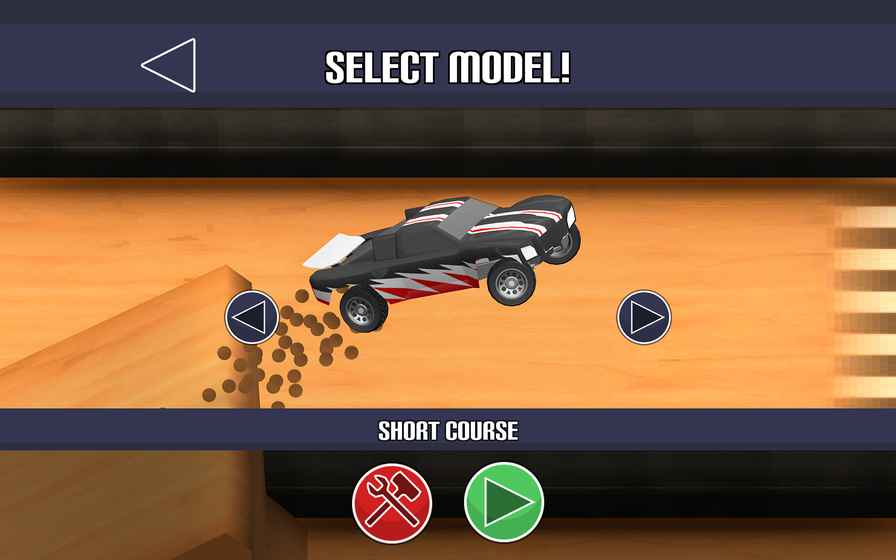Open the red tools upgrade button
Screen dimensions: 896x560
pos(392,502)
